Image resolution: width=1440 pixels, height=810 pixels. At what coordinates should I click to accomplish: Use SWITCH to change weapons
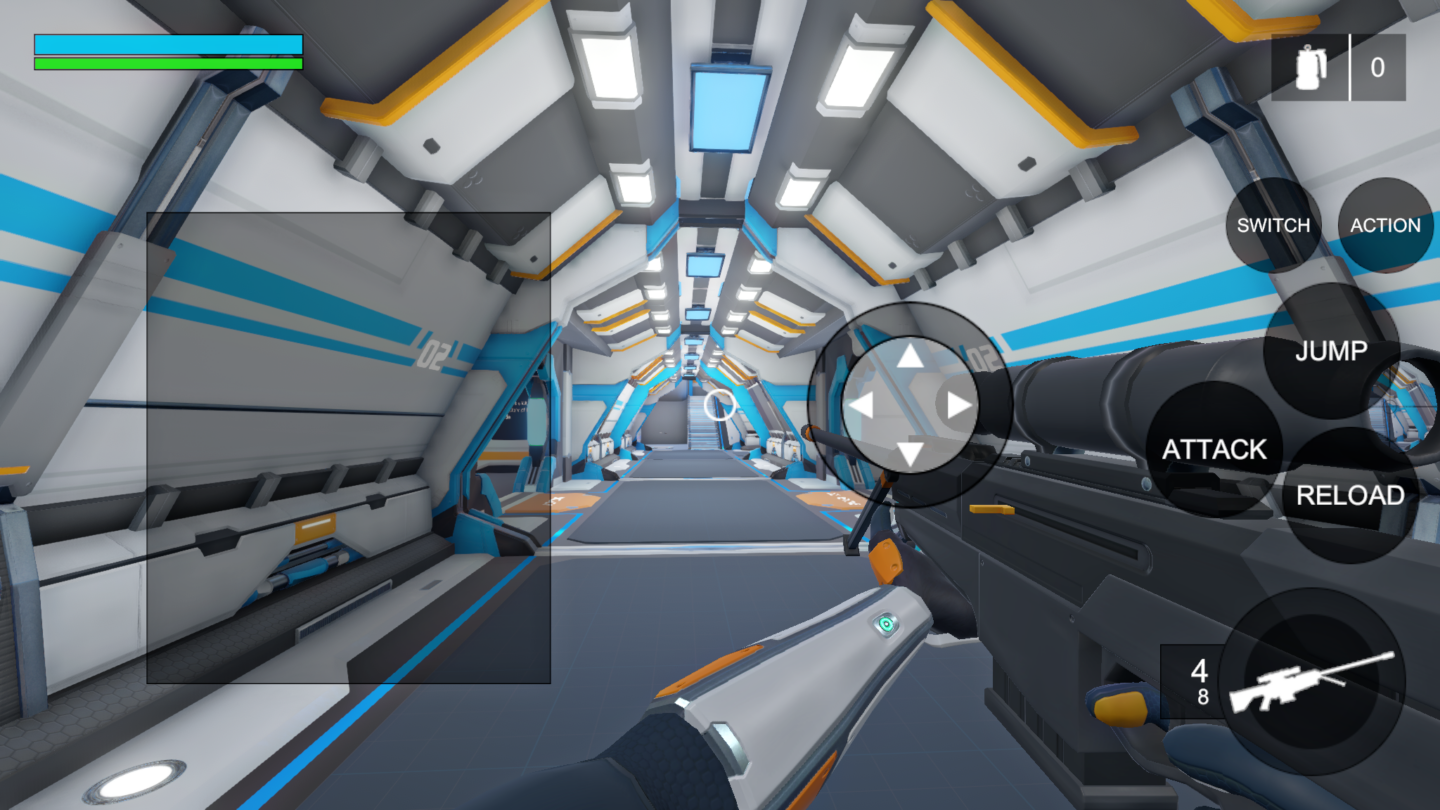pos(1274,225)
